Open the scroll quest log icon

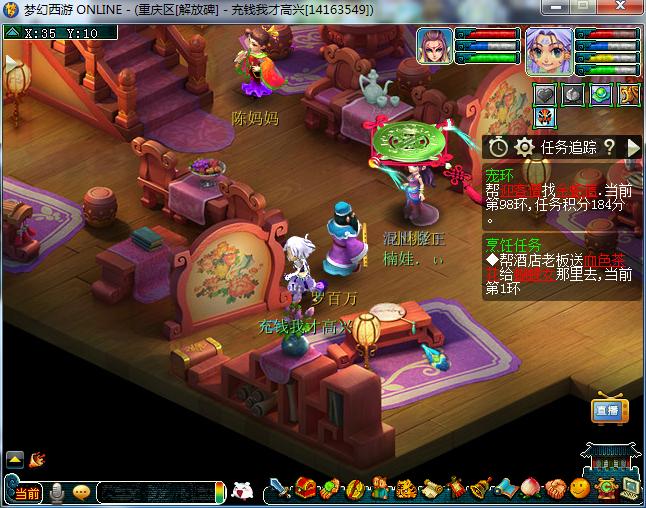click(x=432, y=490)
